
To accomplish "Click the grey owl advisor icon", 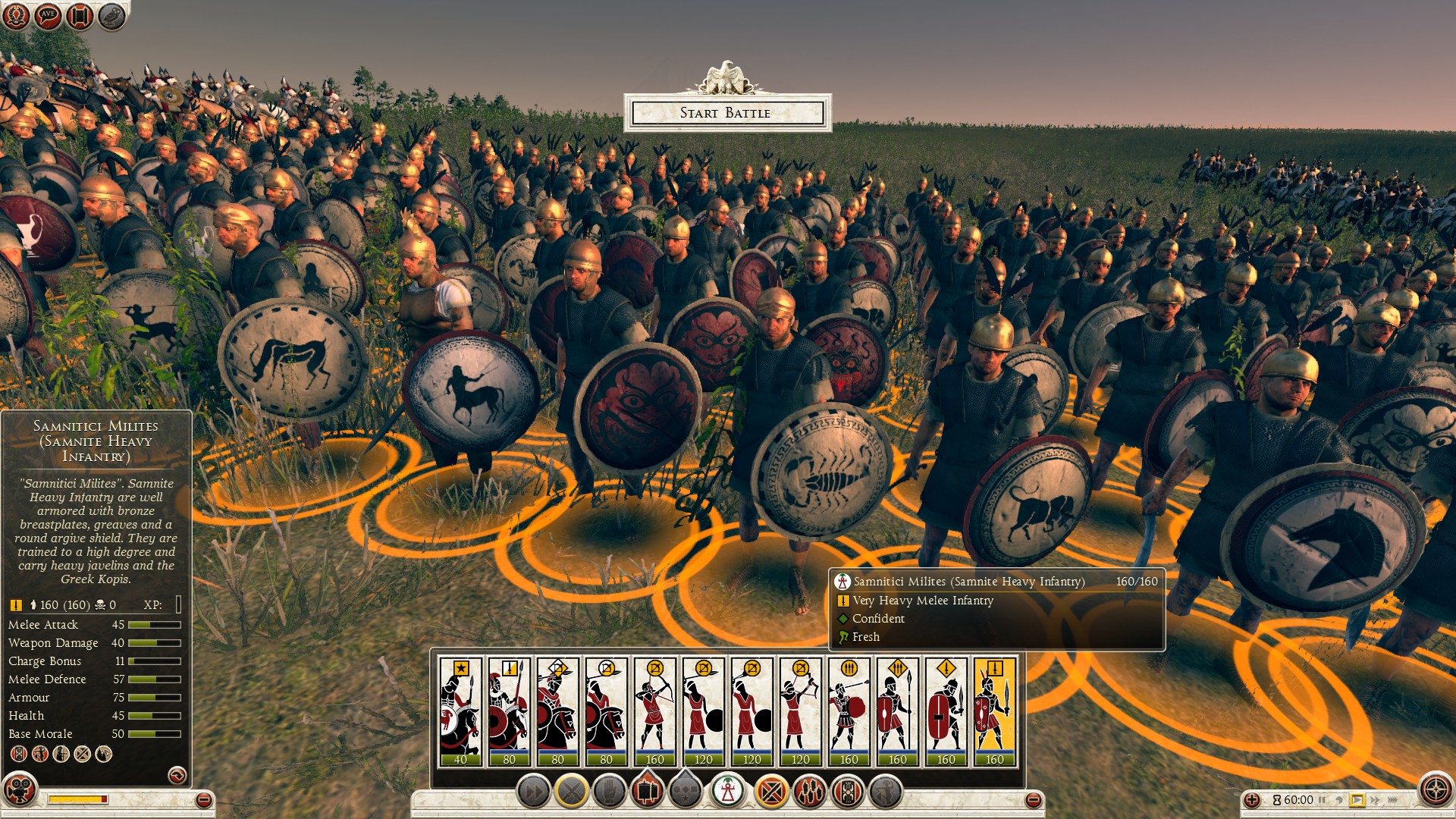I will (x=111, y=15).
